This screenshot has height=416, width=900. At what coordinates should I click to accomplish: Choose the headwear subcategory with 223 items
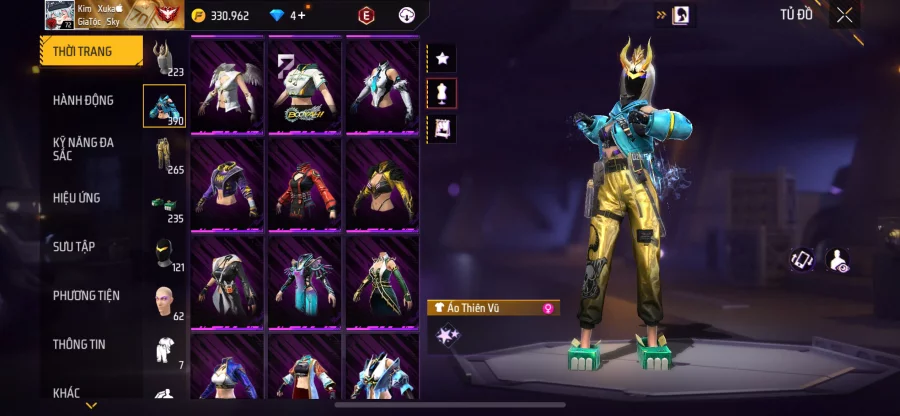164,58
